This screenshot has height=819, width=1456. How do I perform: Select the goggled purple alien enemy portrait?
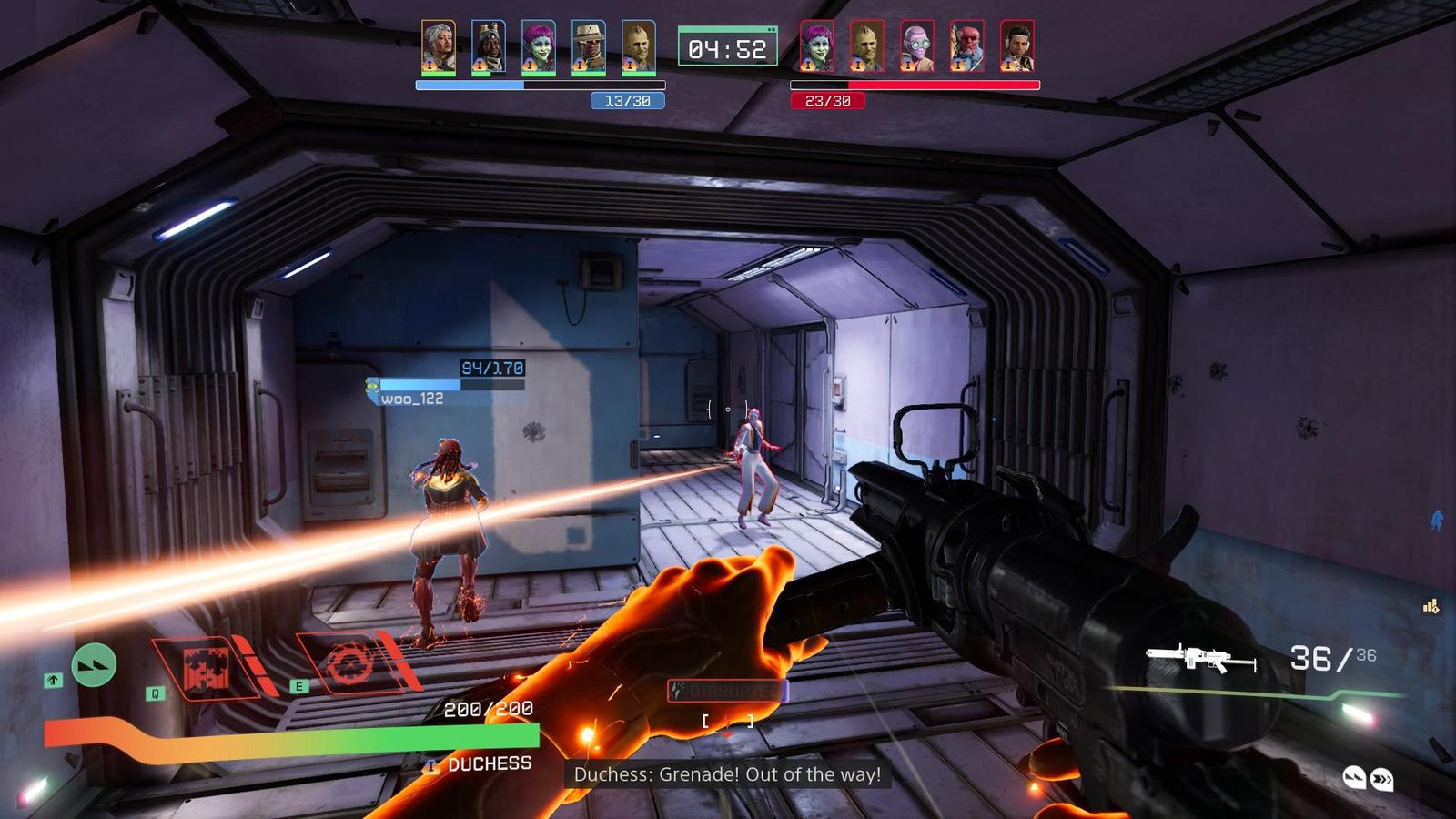coord(916,47)
